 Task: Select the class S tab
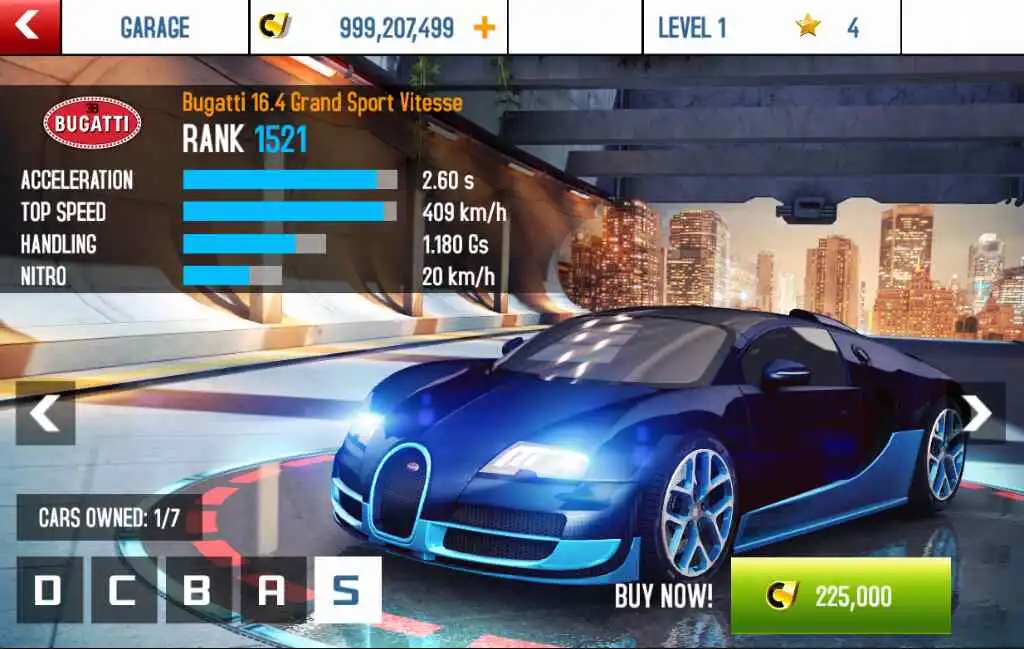point(347,590)
